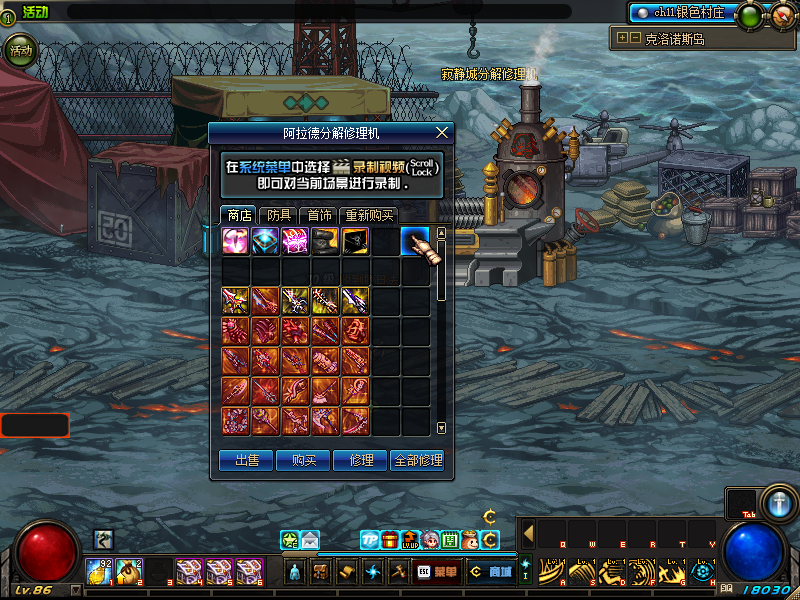Open the 重新购买 buyback tab

368,215
